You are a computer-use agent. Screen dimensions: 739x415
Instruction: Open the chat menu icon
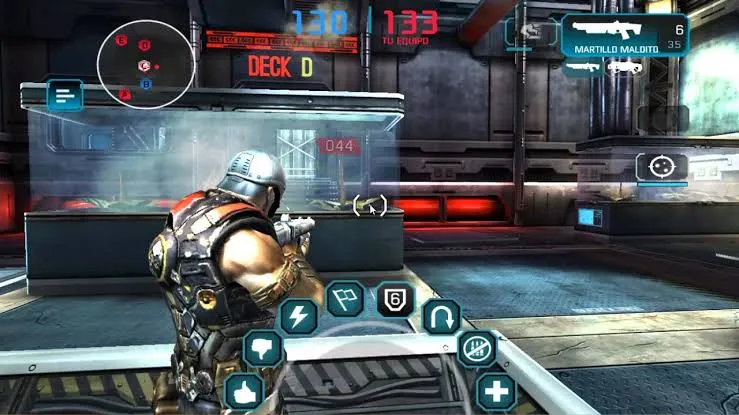coord(65,97)
